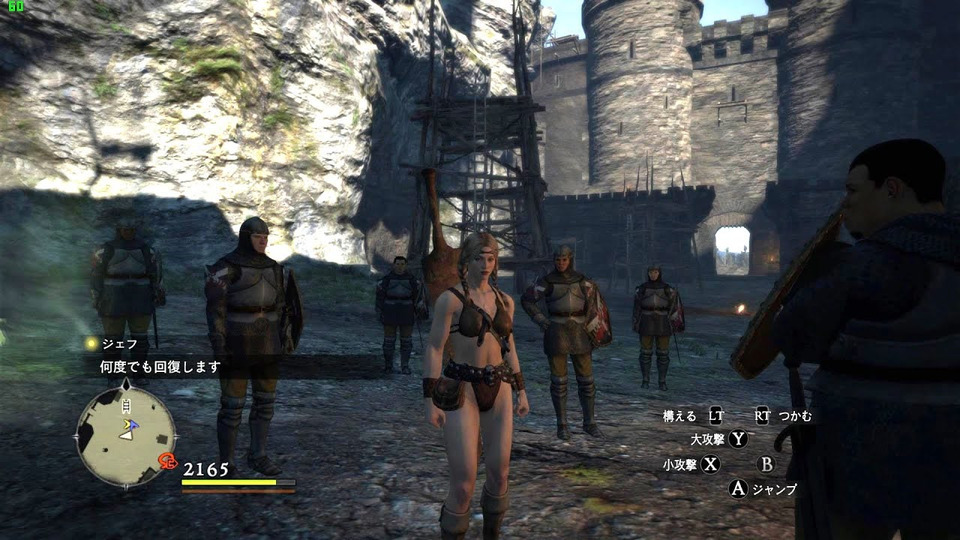Click the red status icon beside the minimap

(x=168, y=461)
